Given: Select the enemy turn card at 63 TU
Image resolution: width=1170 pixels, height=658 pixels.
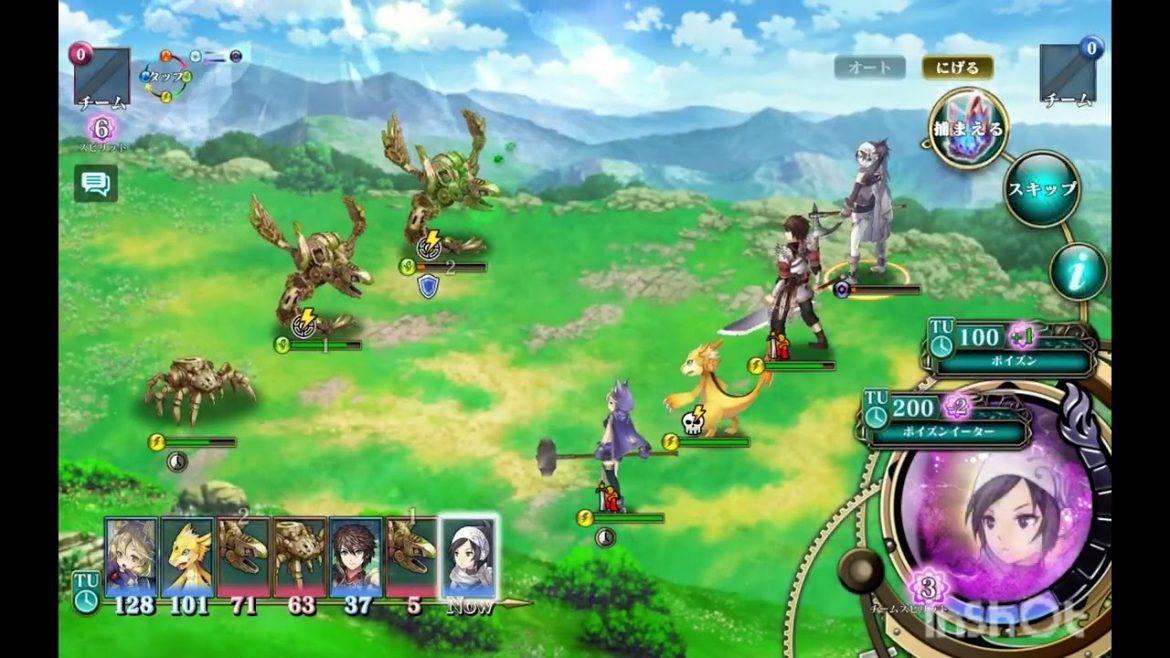Looking at the screenshot, I should coord(300,556).
